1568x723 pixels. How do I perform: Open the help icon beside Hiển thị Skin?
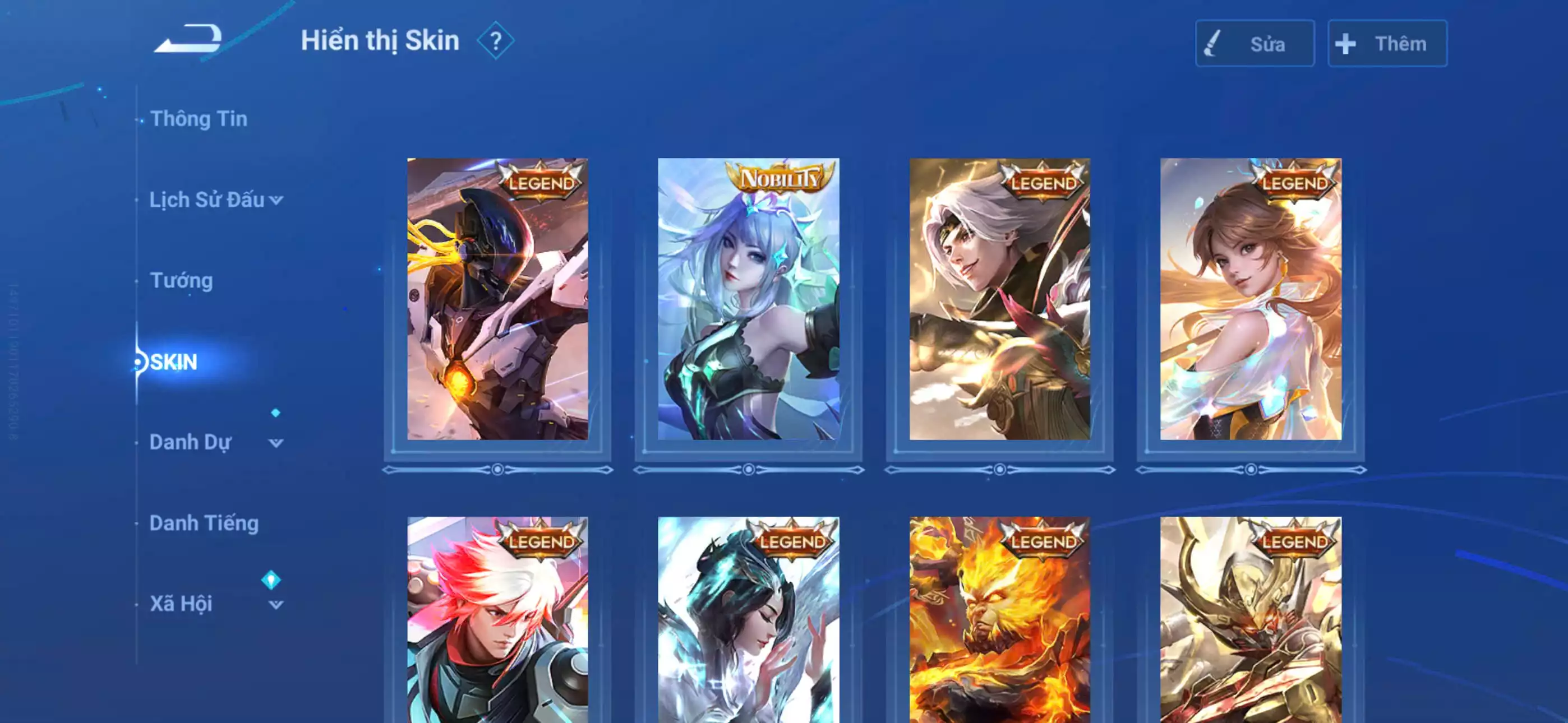[x=497, y=41]
